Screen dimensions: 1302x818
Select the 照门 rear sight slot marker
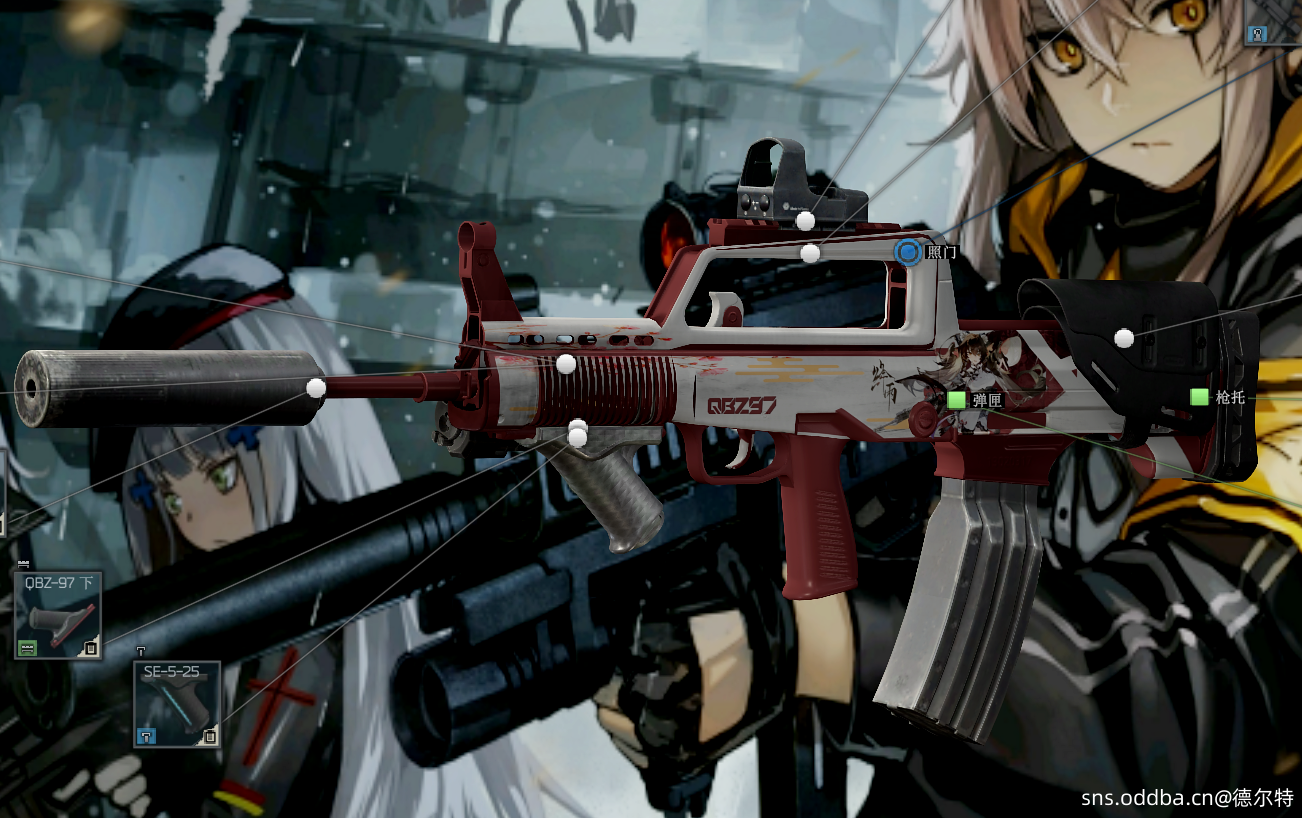pyautogui.click(x=908, y=252)
